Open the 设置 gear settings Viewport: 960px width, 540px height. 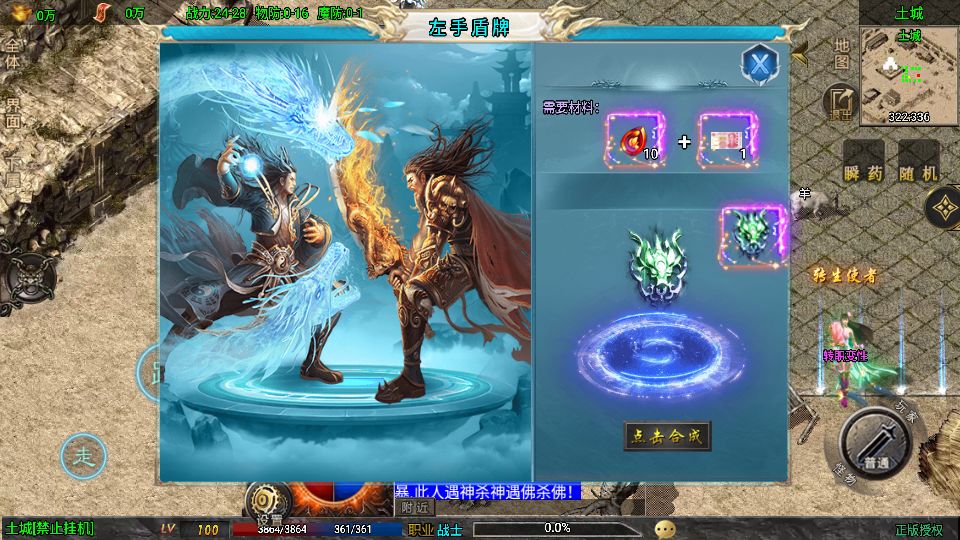268,502
